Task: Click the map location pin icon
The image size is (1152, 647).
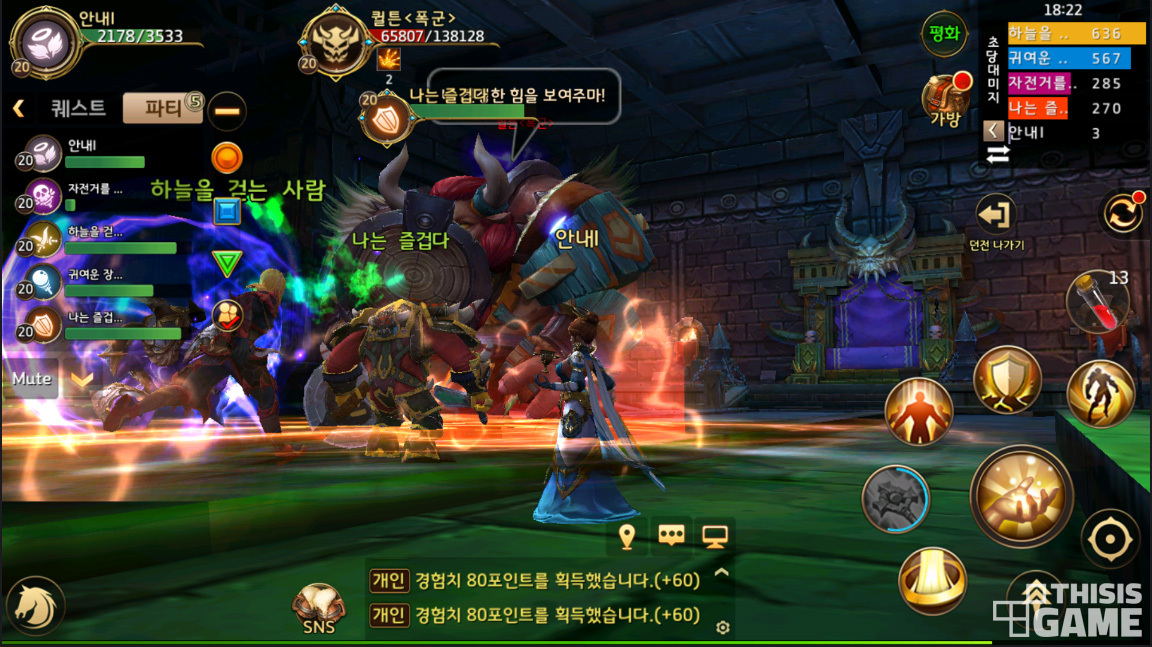Action: 627,537
